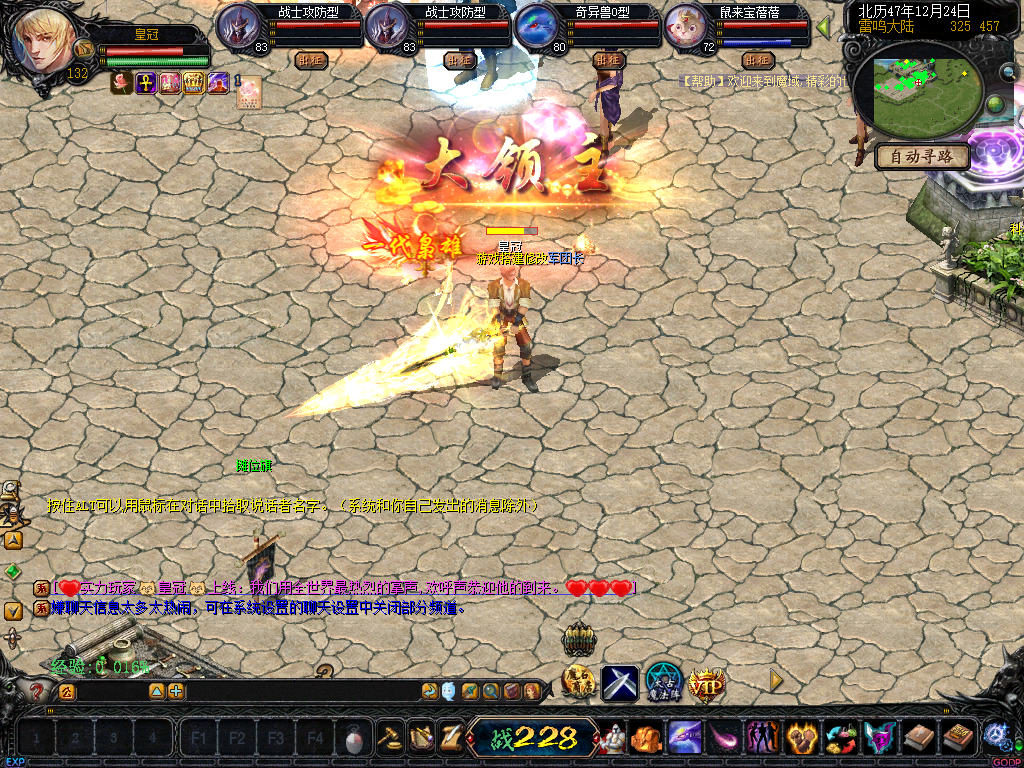
Task: Click the 自动寻路 auto-pathfinding button
Action: (x=922, y=156)
